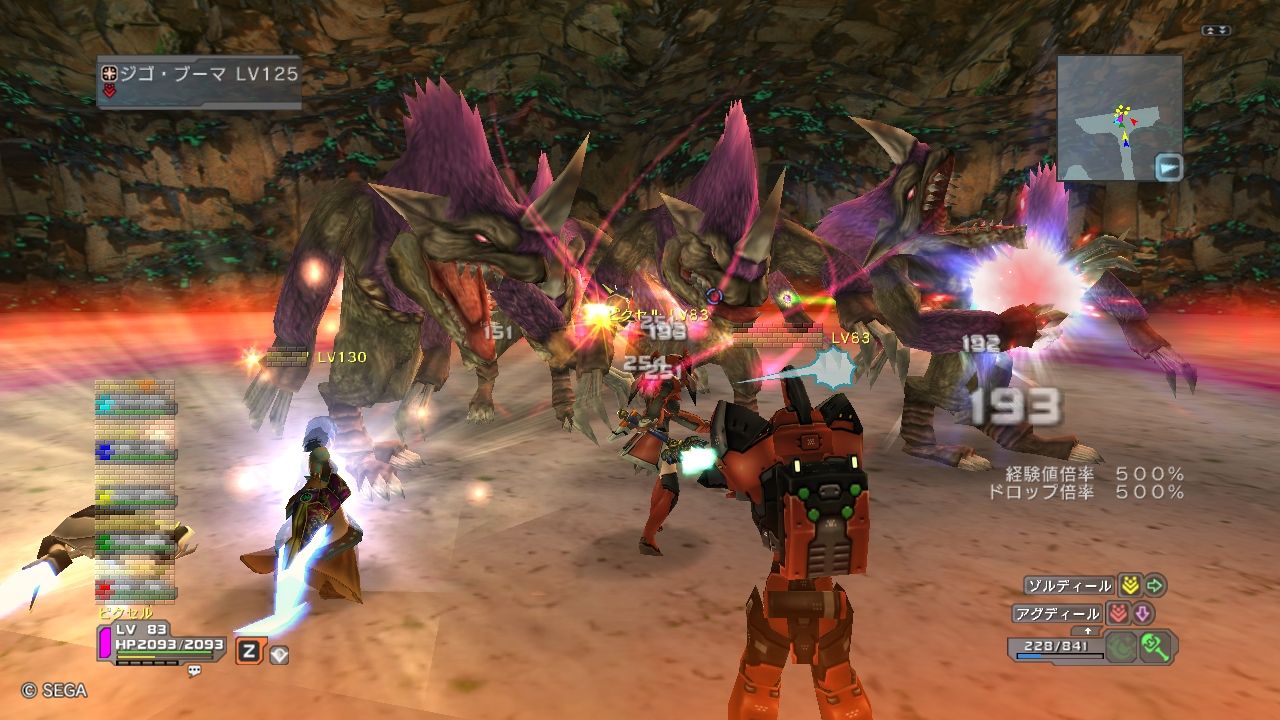Image resolution: width=1280 pixels, height=720 pixels.
Task: Select the ジゴ・ブーマ LV125 target panel
Action: coord(199,80)
